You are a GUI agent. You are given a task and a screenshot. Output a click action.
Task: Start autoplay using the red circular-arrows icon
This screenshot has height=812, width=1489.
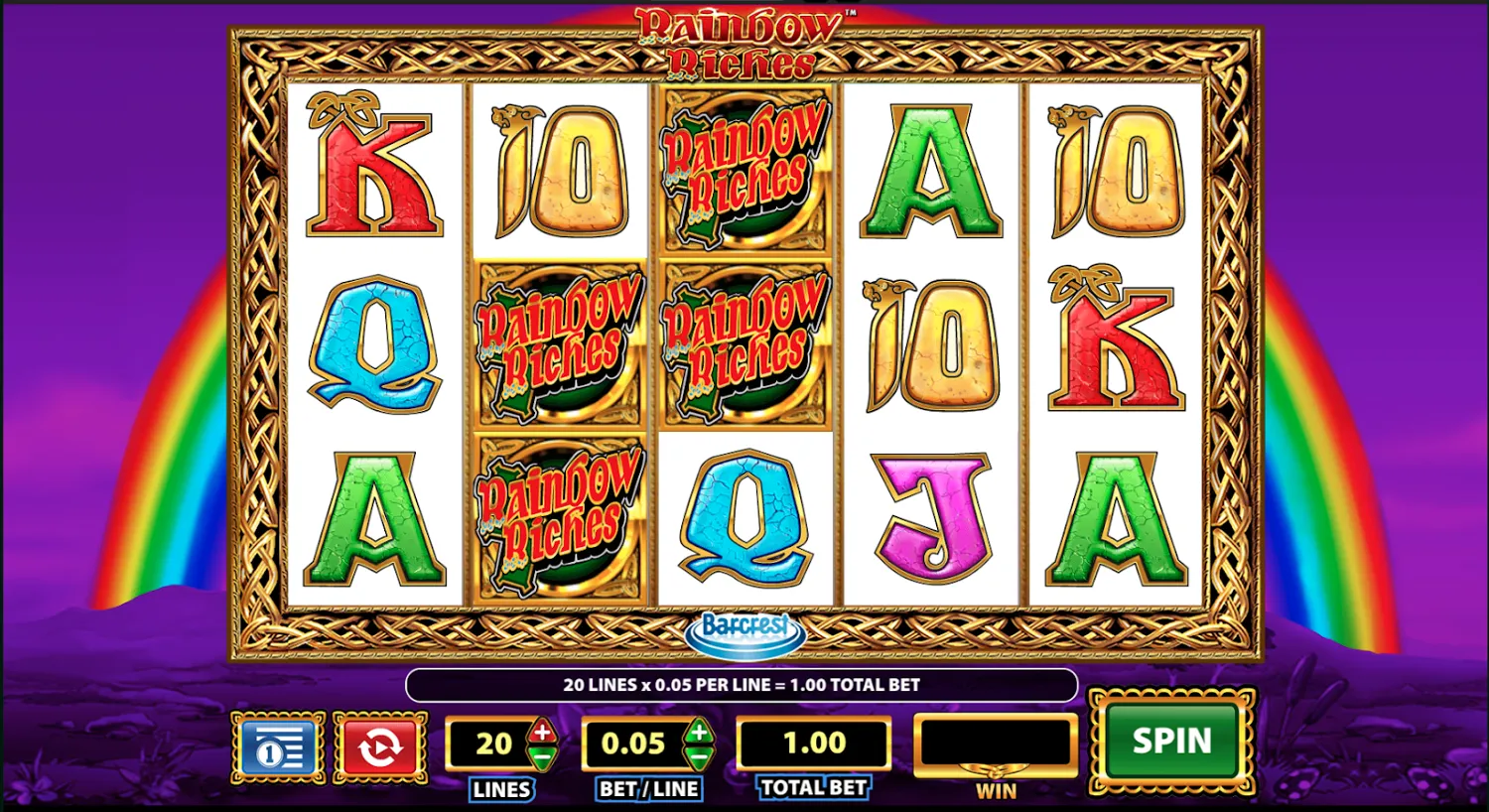pos(378,745)
